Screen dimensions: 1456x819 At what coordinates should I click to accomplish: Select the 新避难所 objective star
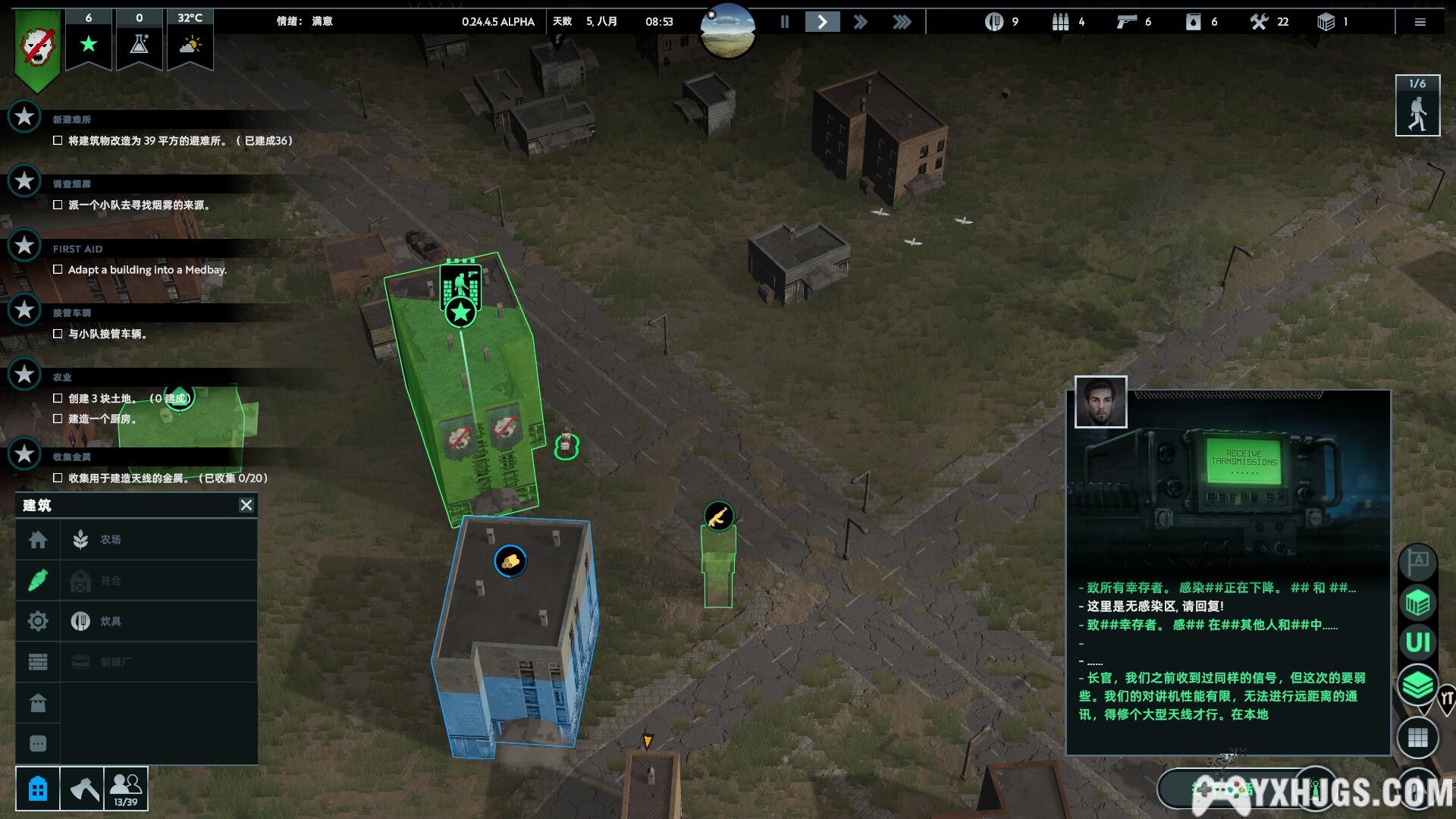(24, 117)
